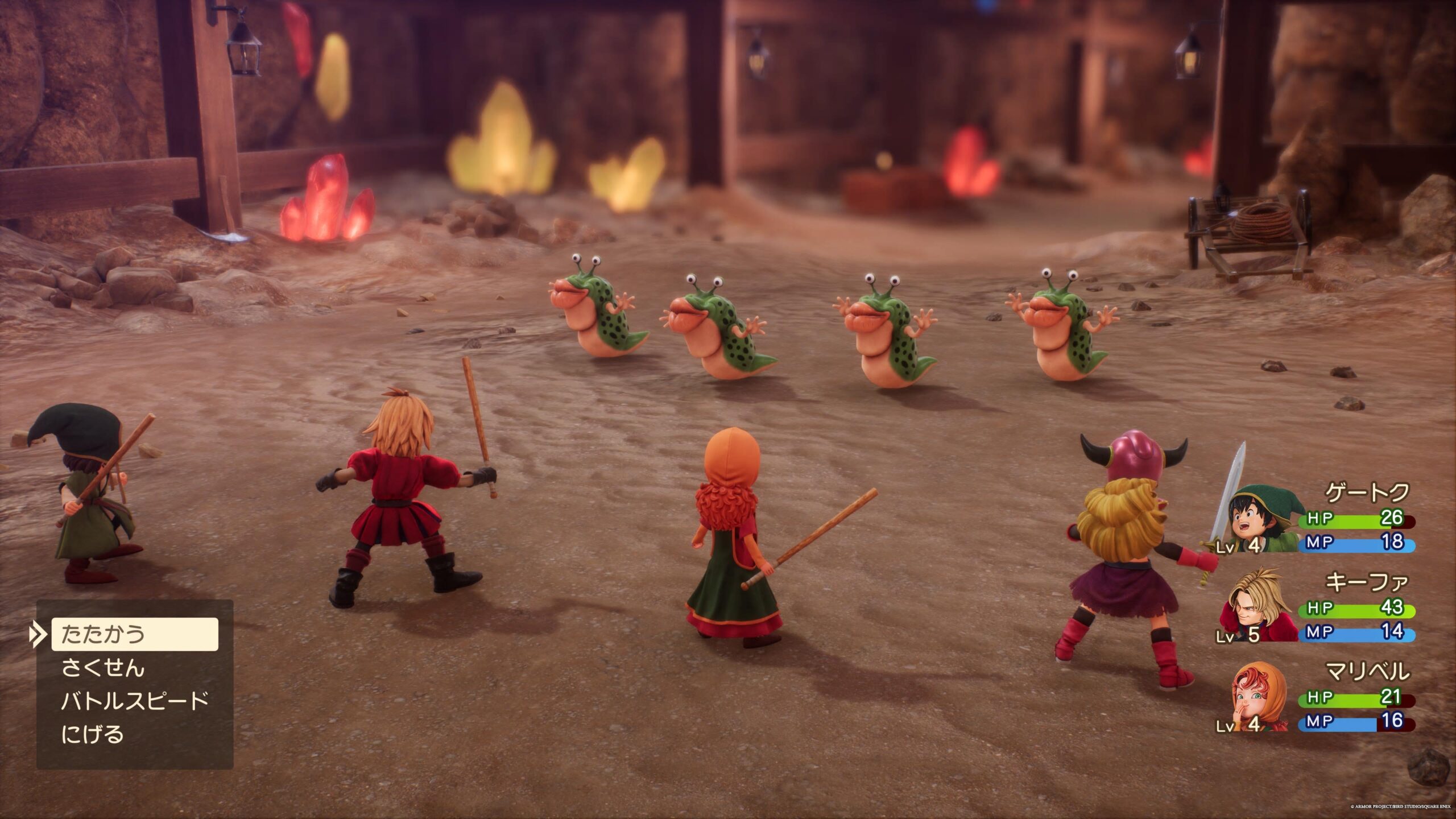Choose the バトルスピード battle speed option
Viewport: 1456px width, 819px height.
(x=135, y=701)
